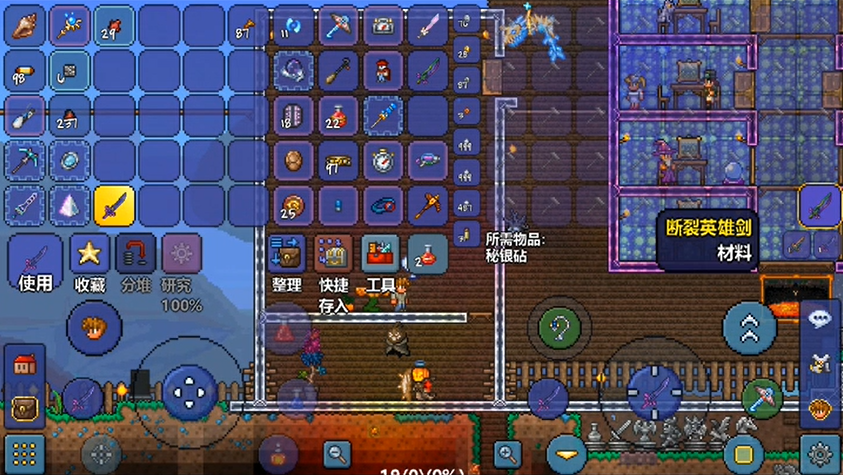Screen dimensions: 843x475
Task: Pick the stopwatch item in chest
Action: click(x=382, y=161)
